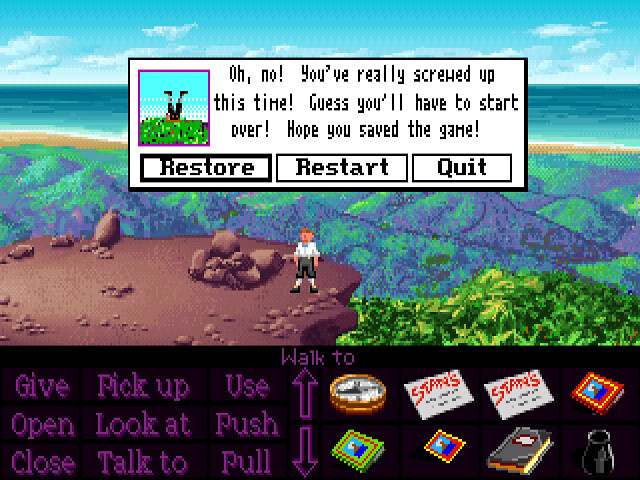The height and width of the screenshot is (480, 640).
Task: Activate the Push verb
Action: 246,424
